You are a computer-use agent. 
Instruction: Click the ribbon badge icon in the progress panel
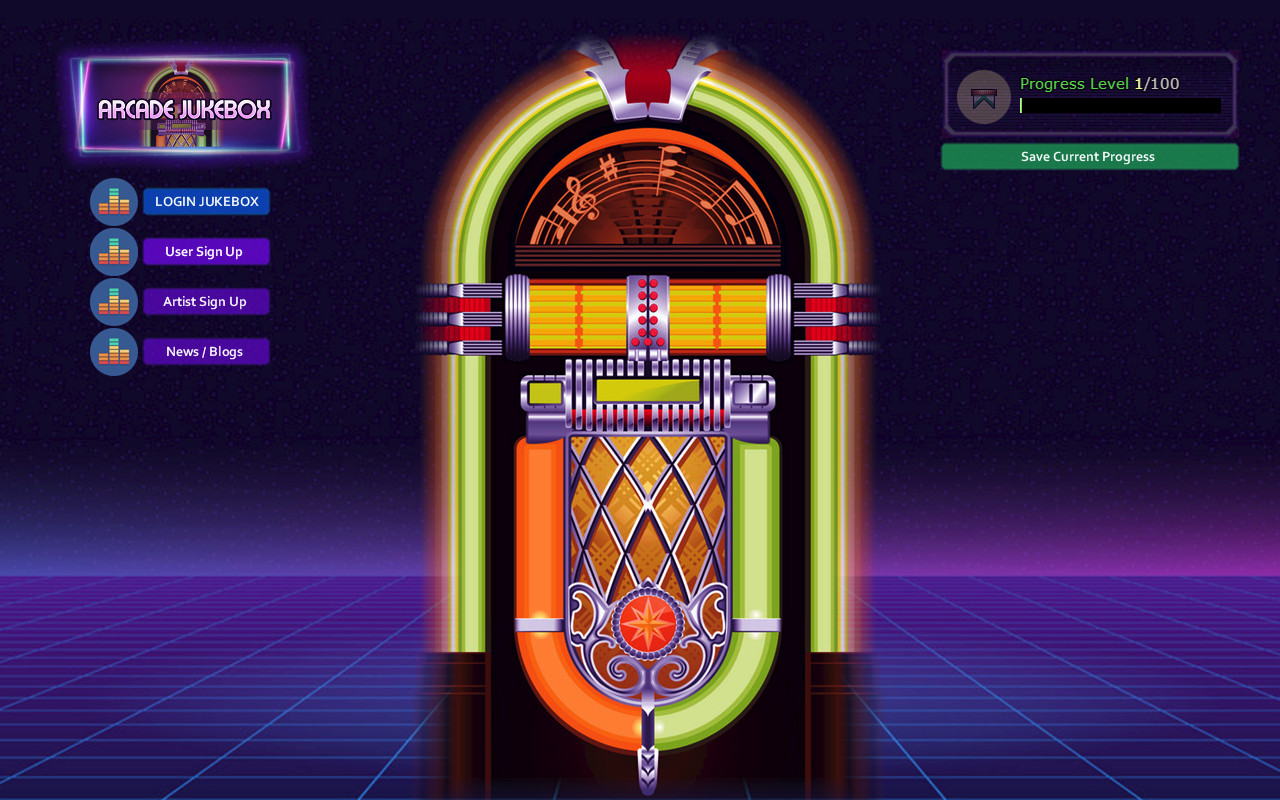coord(982,97)
